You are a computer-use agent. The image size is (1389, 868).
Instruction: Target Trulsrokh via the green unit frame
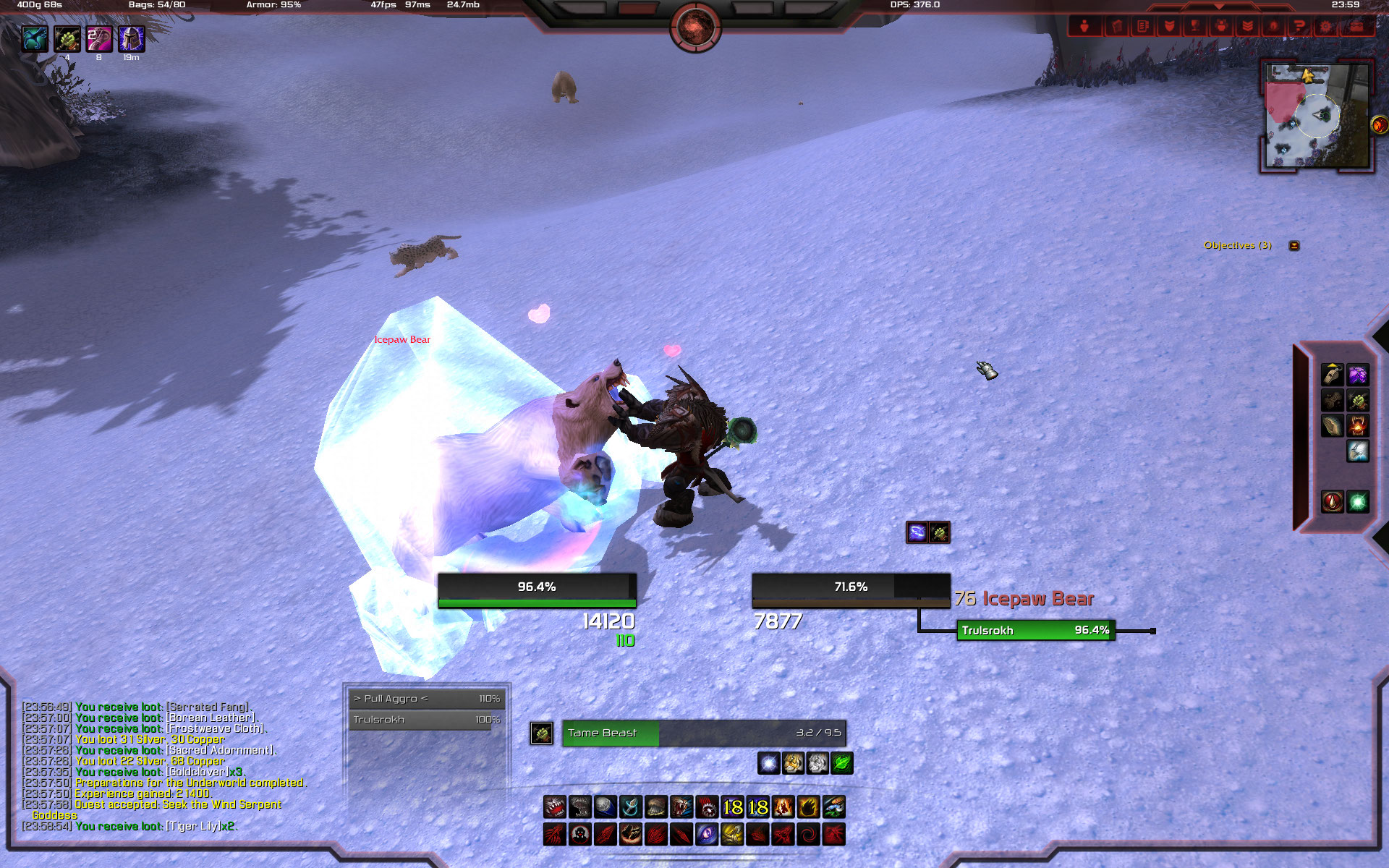click(x=1035, y=630)
